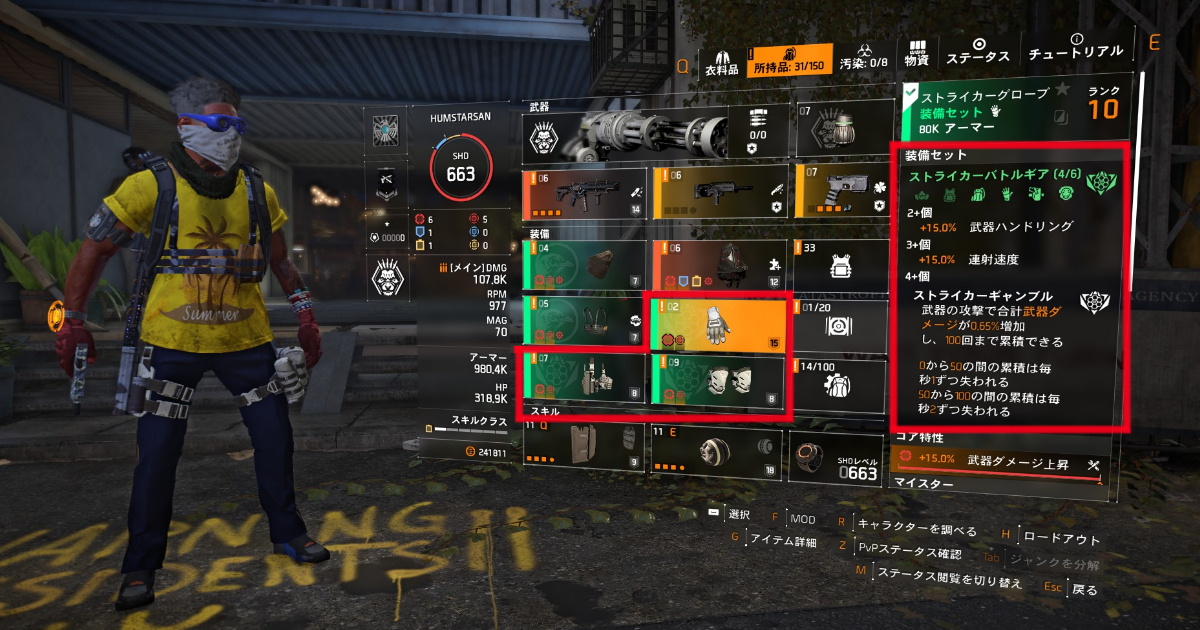Select the pistol sidearm slot
1200x630 pixels.
coord(840,191)
